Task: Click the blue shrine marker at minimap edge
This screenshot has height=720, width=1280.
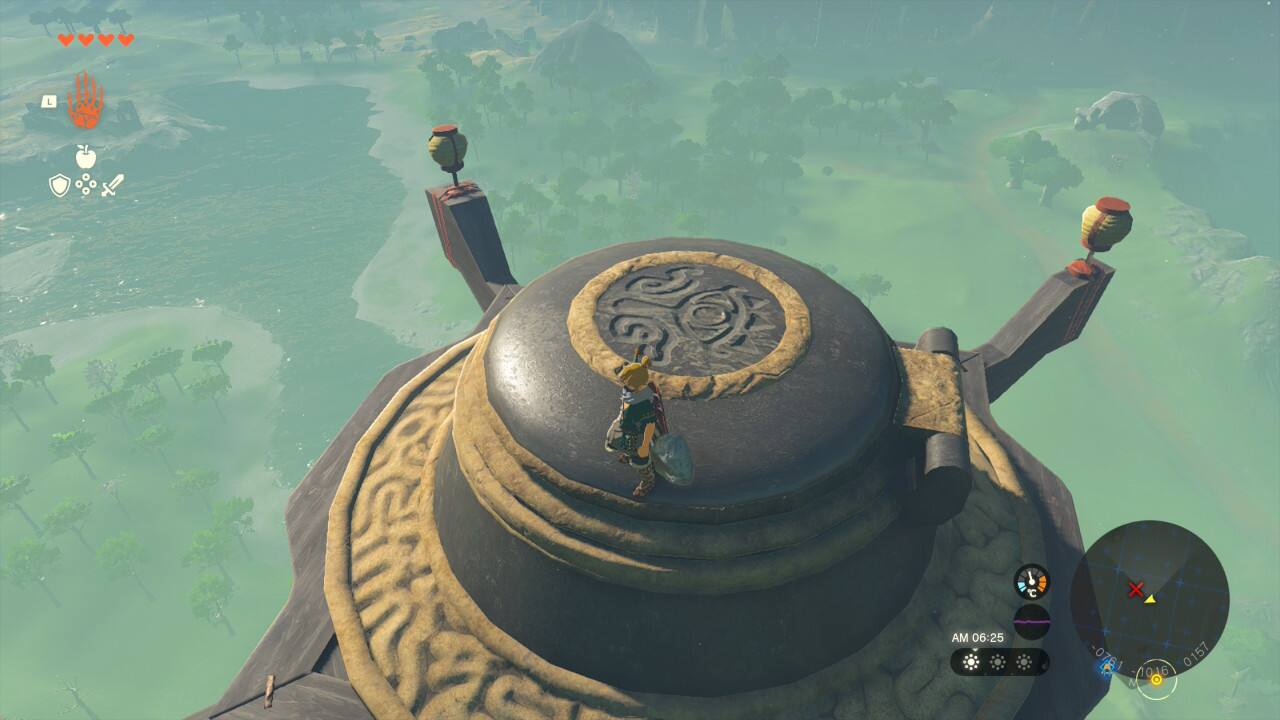Action: (1106, 669)
